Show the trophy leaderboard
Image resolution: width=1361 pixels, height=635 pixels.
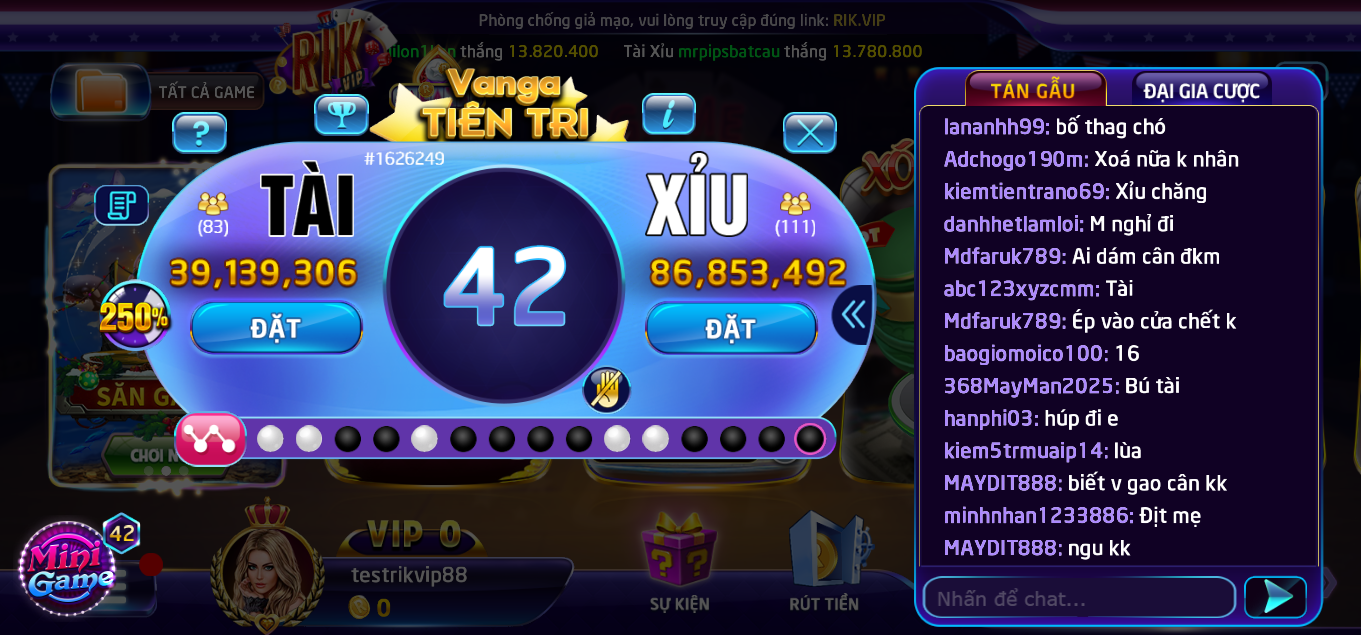(342, 114)
